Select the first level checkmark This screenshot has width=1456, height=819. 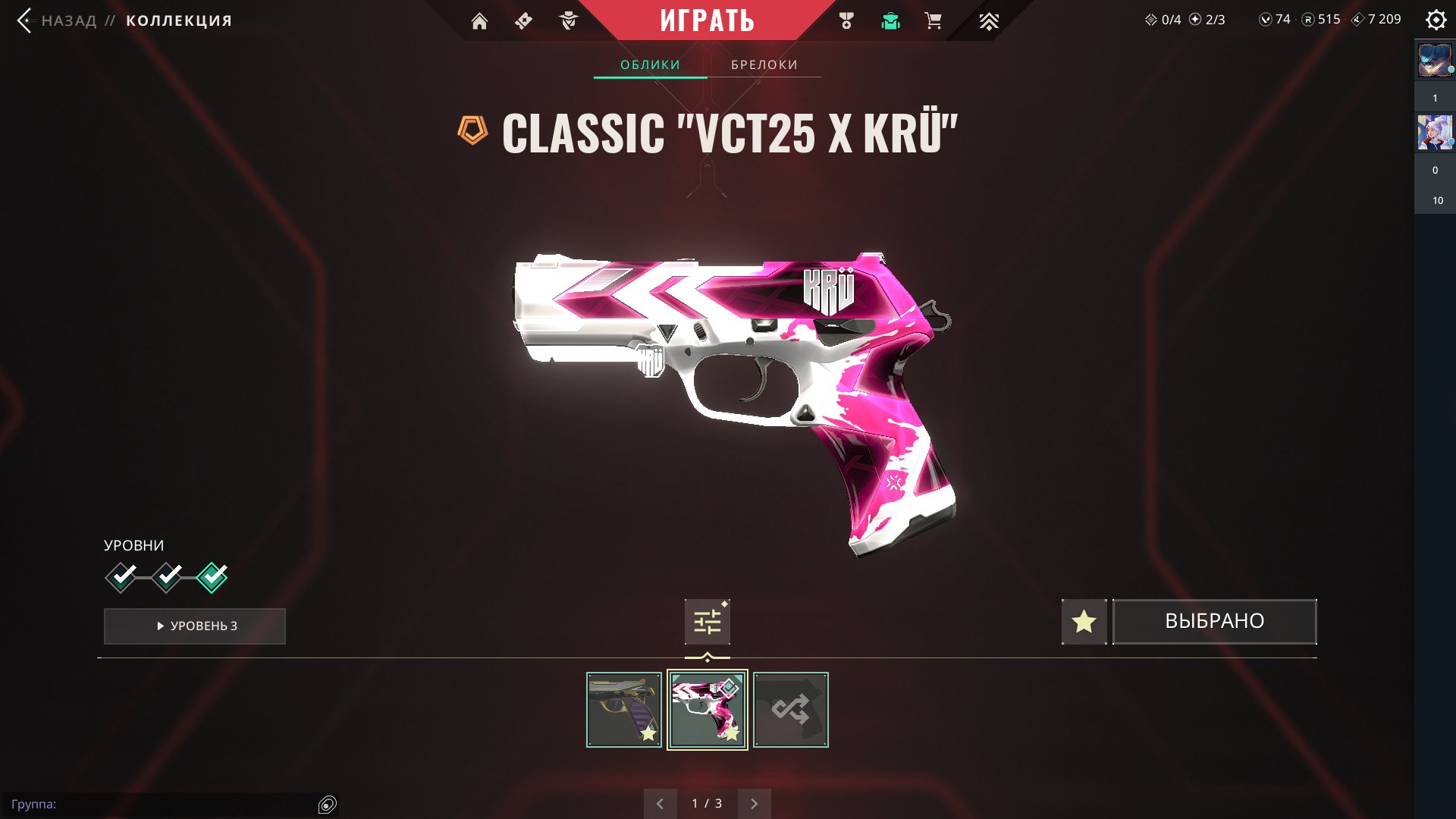click(x=121, y=578)
